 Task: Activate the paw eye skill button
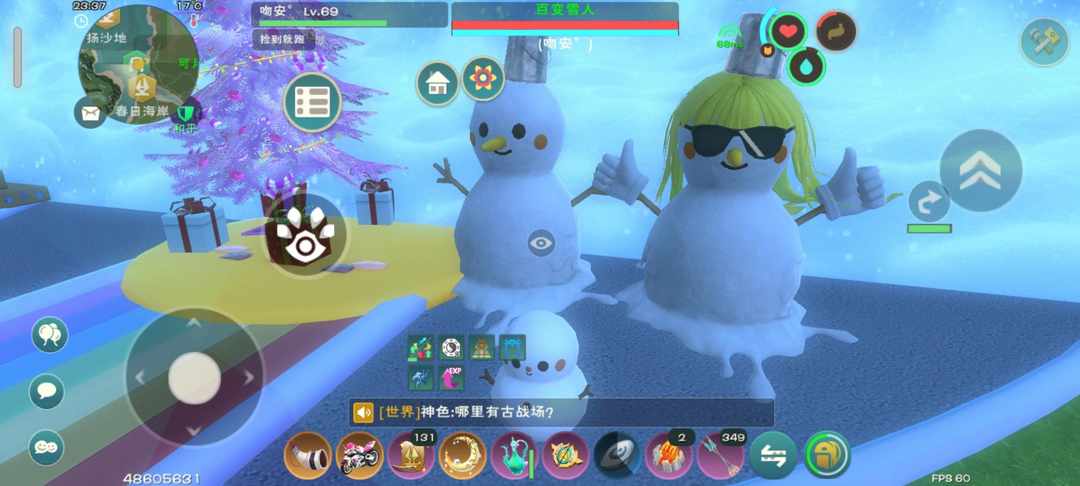pyautogui.click(x=305, y=235)
